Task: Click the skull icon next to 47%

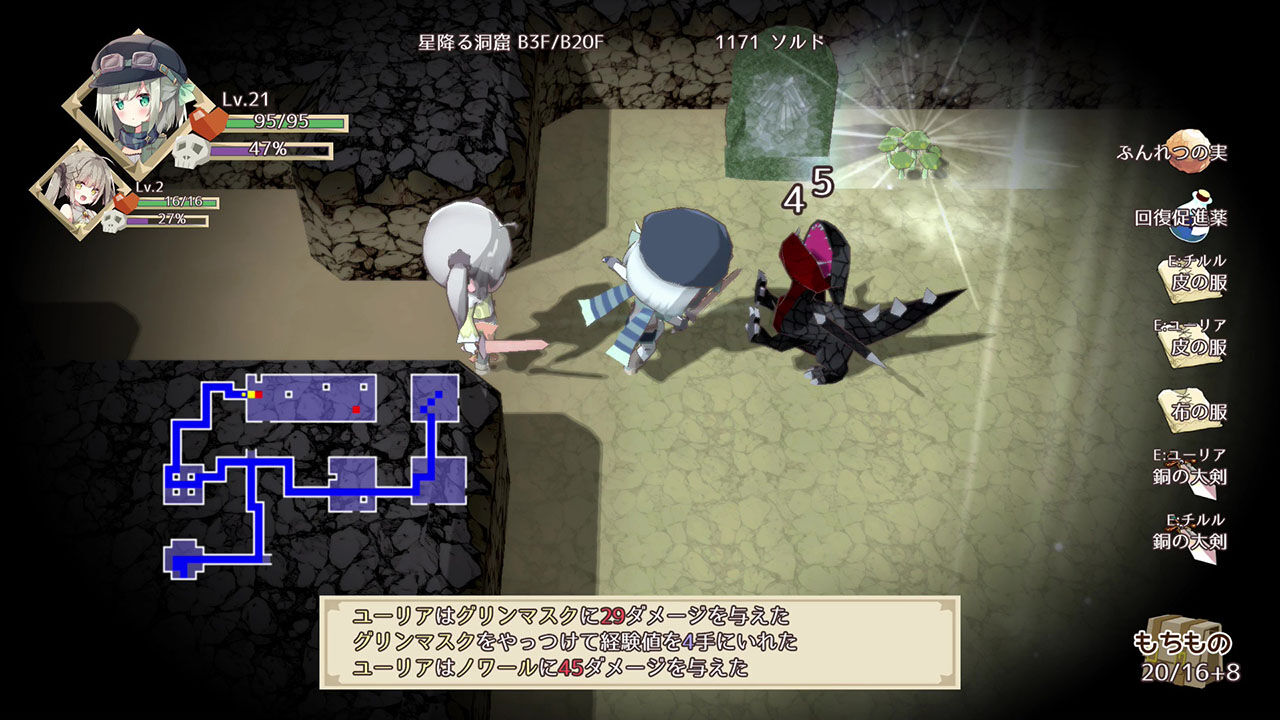Action: click(191, 152)
